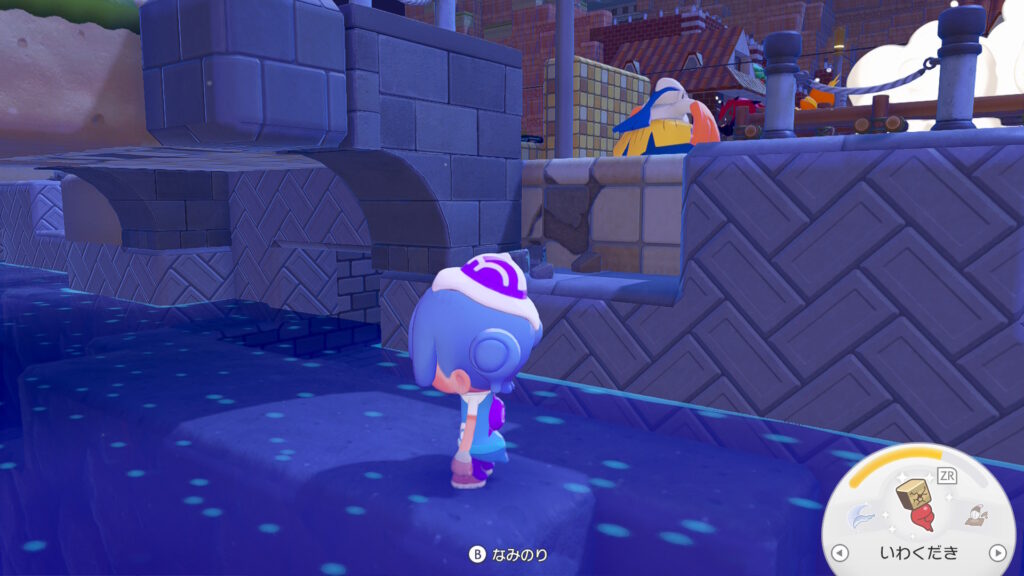This screenshot has height=576, width=1024.
Task: Select the いわくだき rock smash ability icon
Action: 915,507
